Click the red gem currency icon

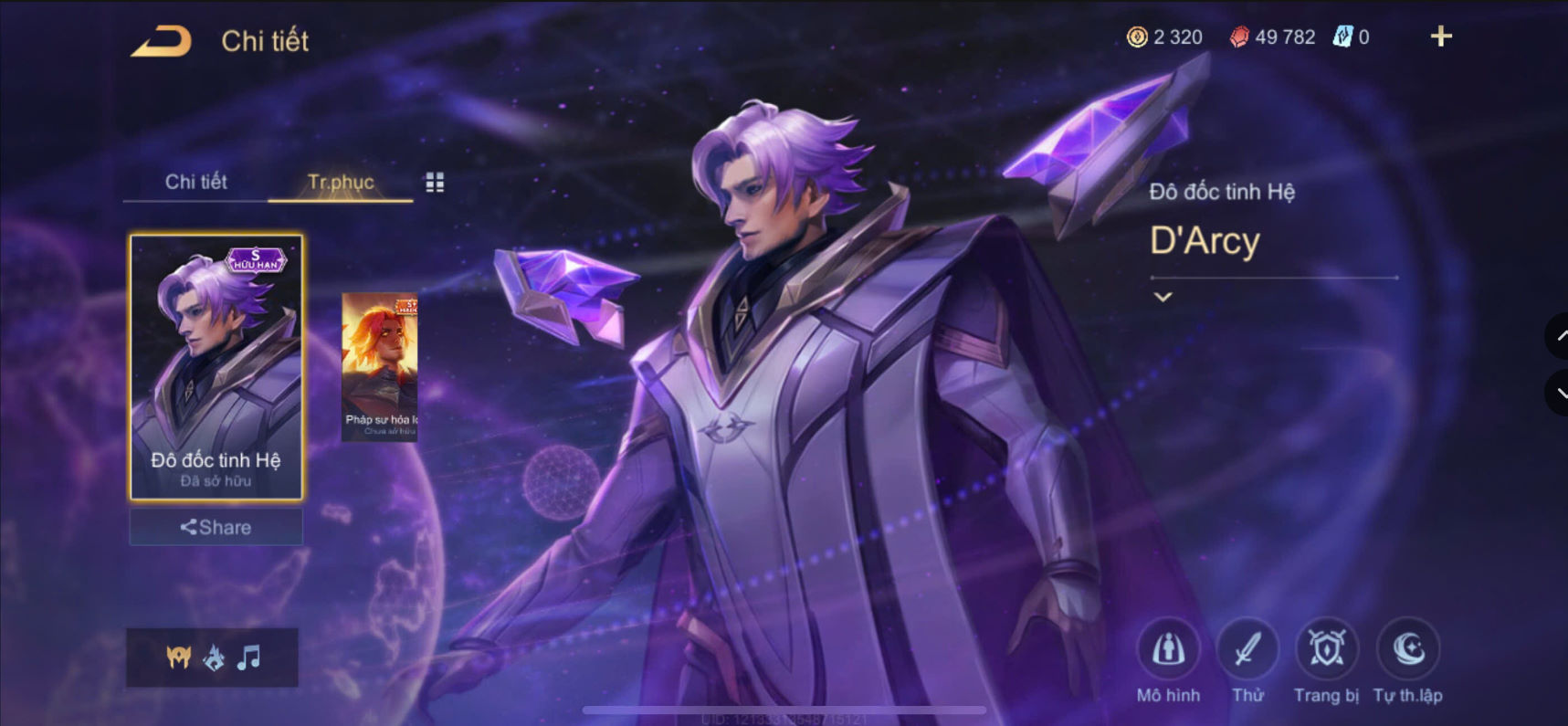tap(1241, 37)
